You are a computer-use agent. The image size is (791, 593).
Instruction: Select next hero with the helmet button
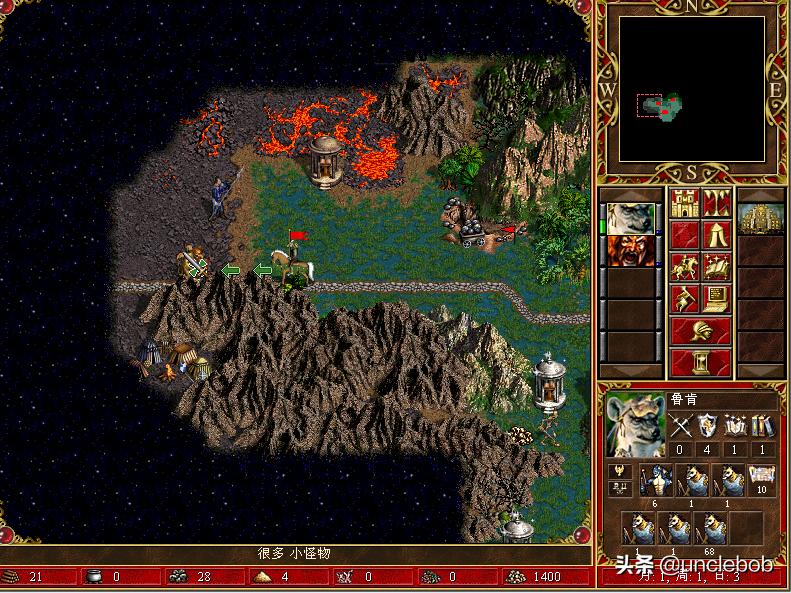click(700, 330)
